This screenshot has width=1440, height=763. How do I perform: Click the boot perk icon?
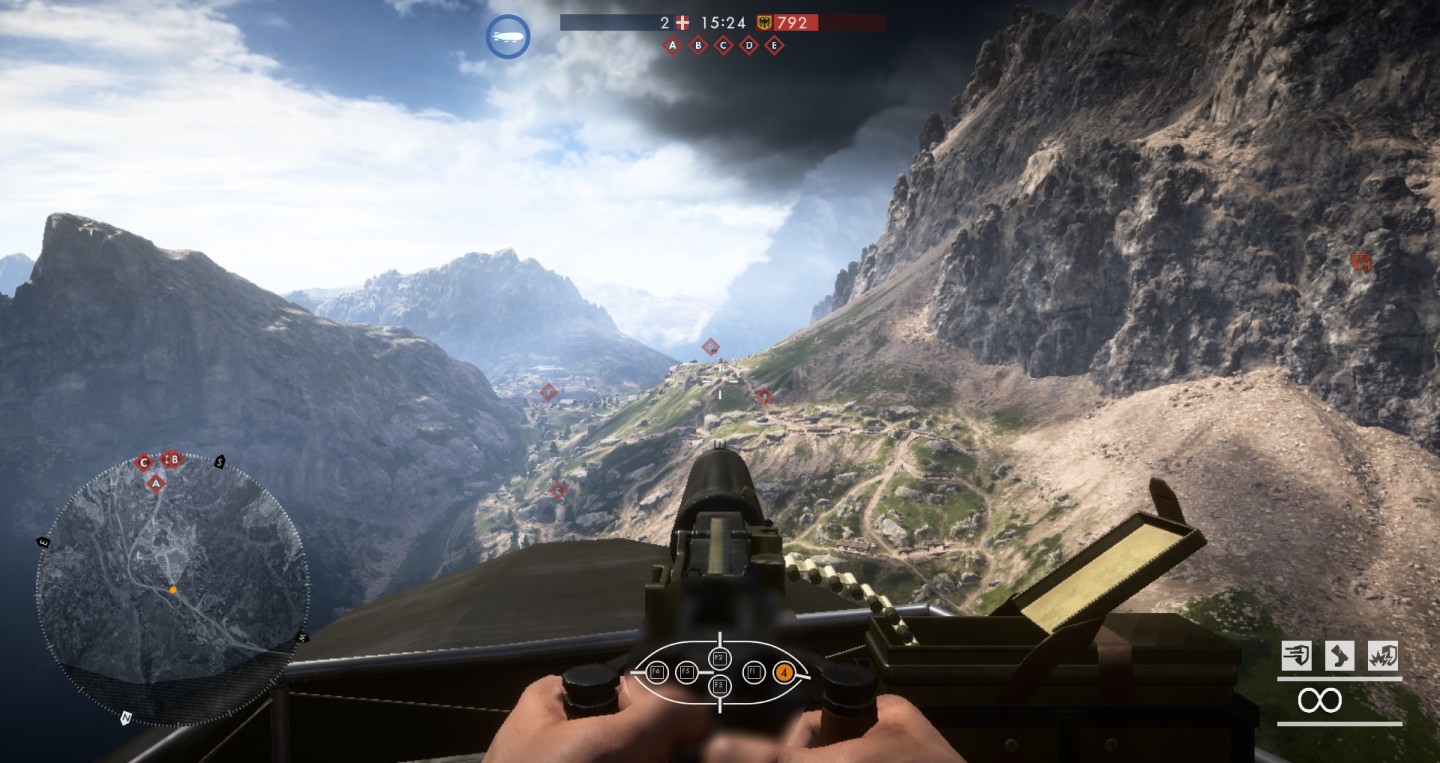pyautogui.click(x=1340, y=656)
